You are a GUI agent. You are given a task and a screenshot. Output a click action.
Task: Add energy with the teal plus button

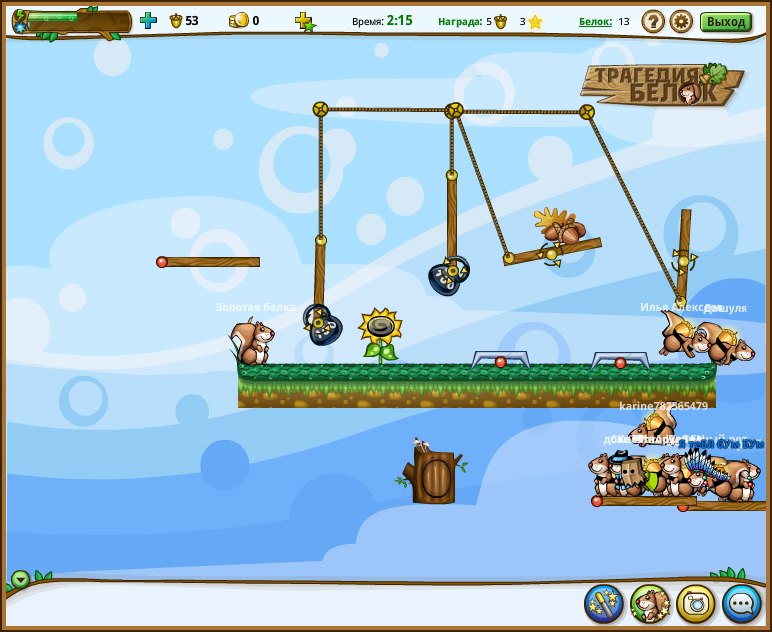[x=148, y=20]
